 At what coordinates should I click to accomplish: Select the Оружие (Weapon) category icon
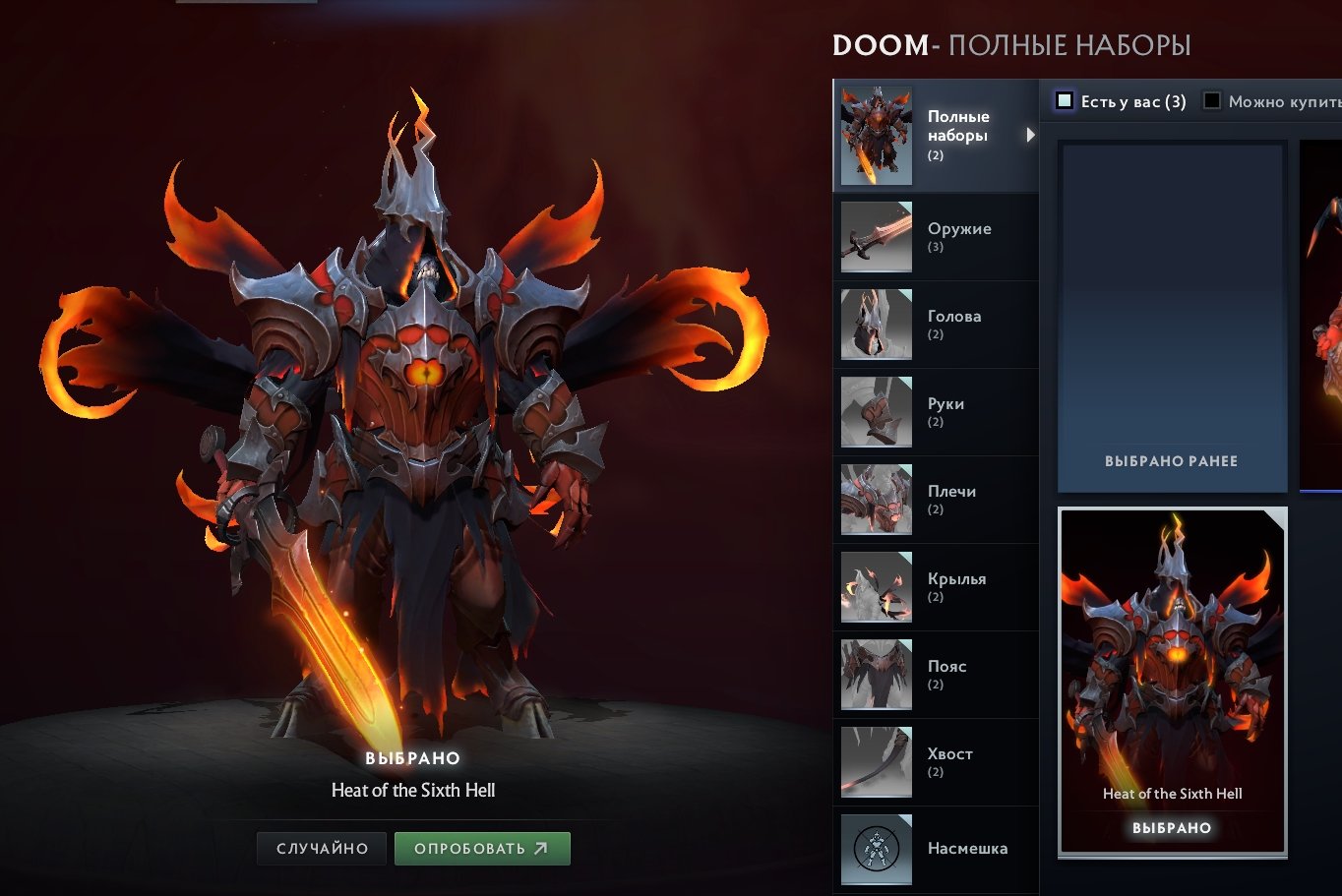click(x=875, y=237)
